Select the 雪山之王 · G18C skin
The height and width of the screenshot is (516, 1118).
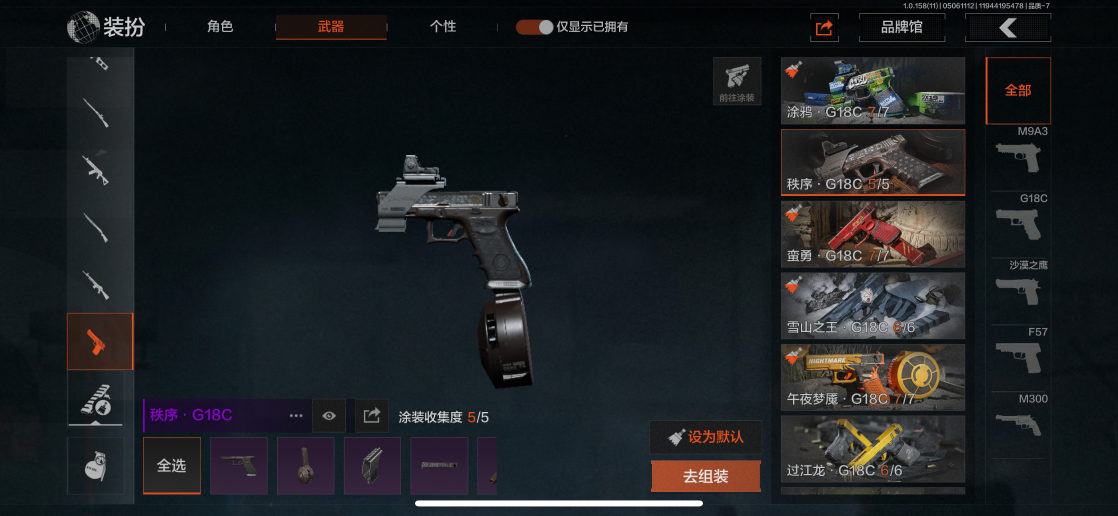click(x=873, y=306)
